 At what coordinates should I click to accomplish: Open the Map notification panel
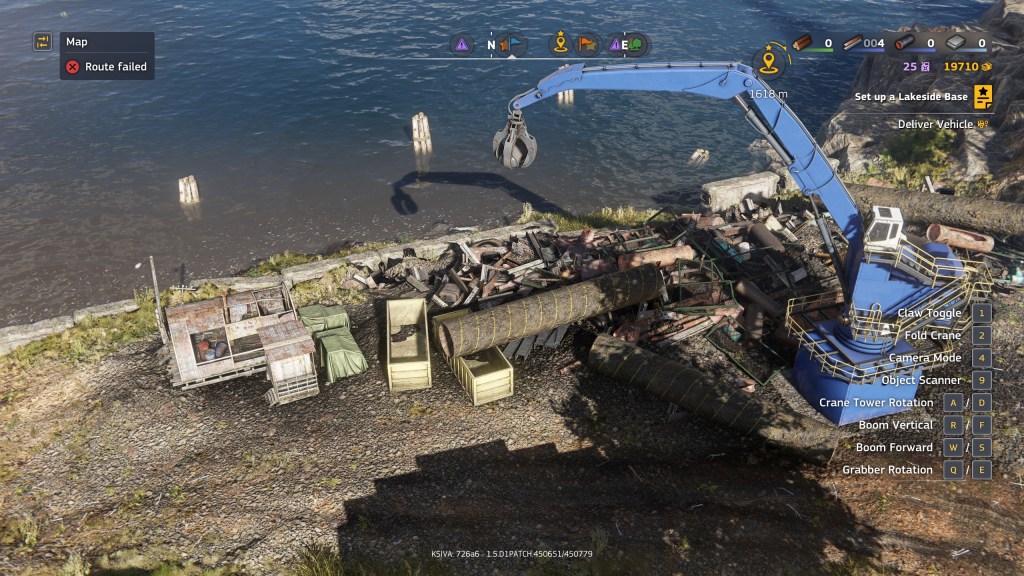pos(107,42)
